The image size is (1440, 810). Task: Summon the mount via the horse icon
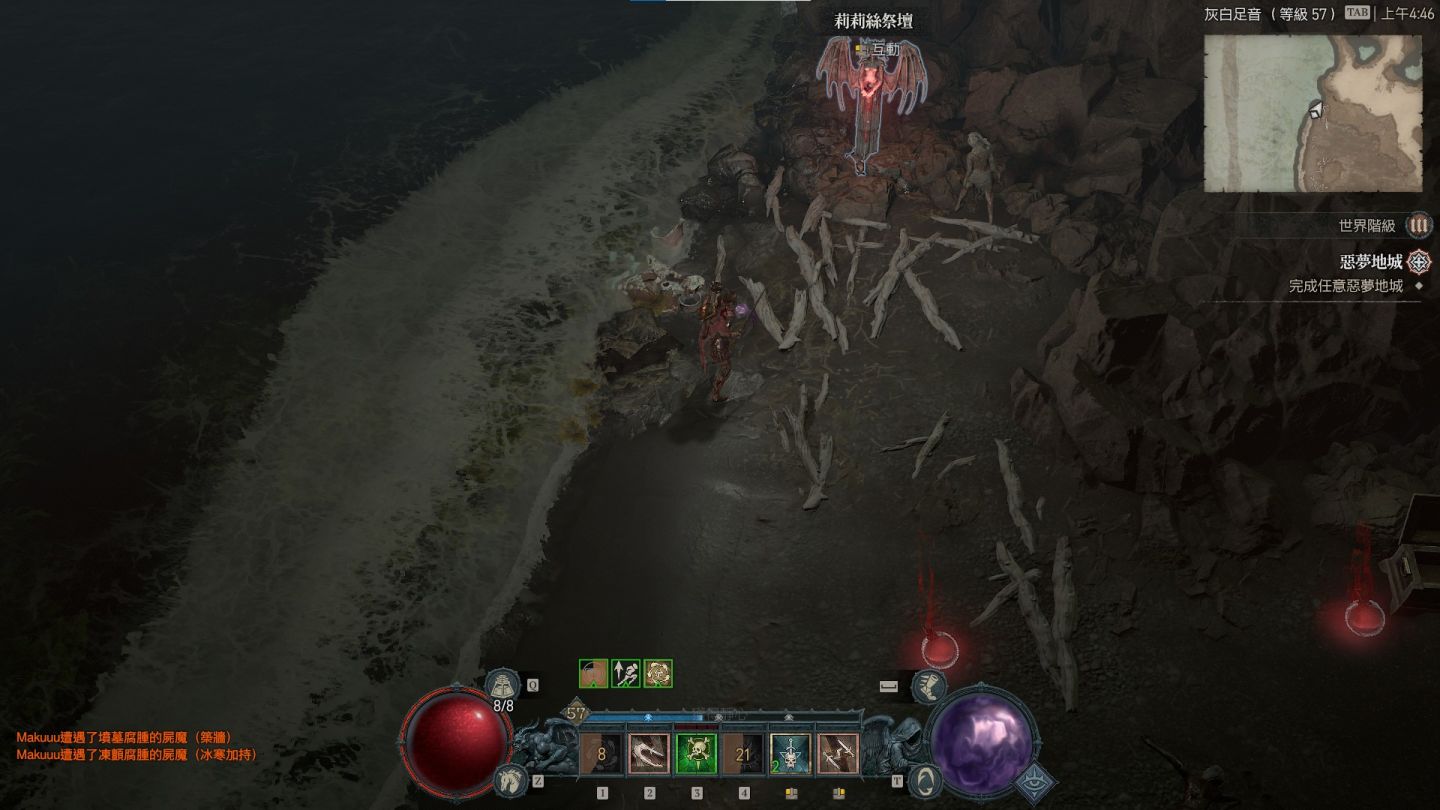point(508,778)
